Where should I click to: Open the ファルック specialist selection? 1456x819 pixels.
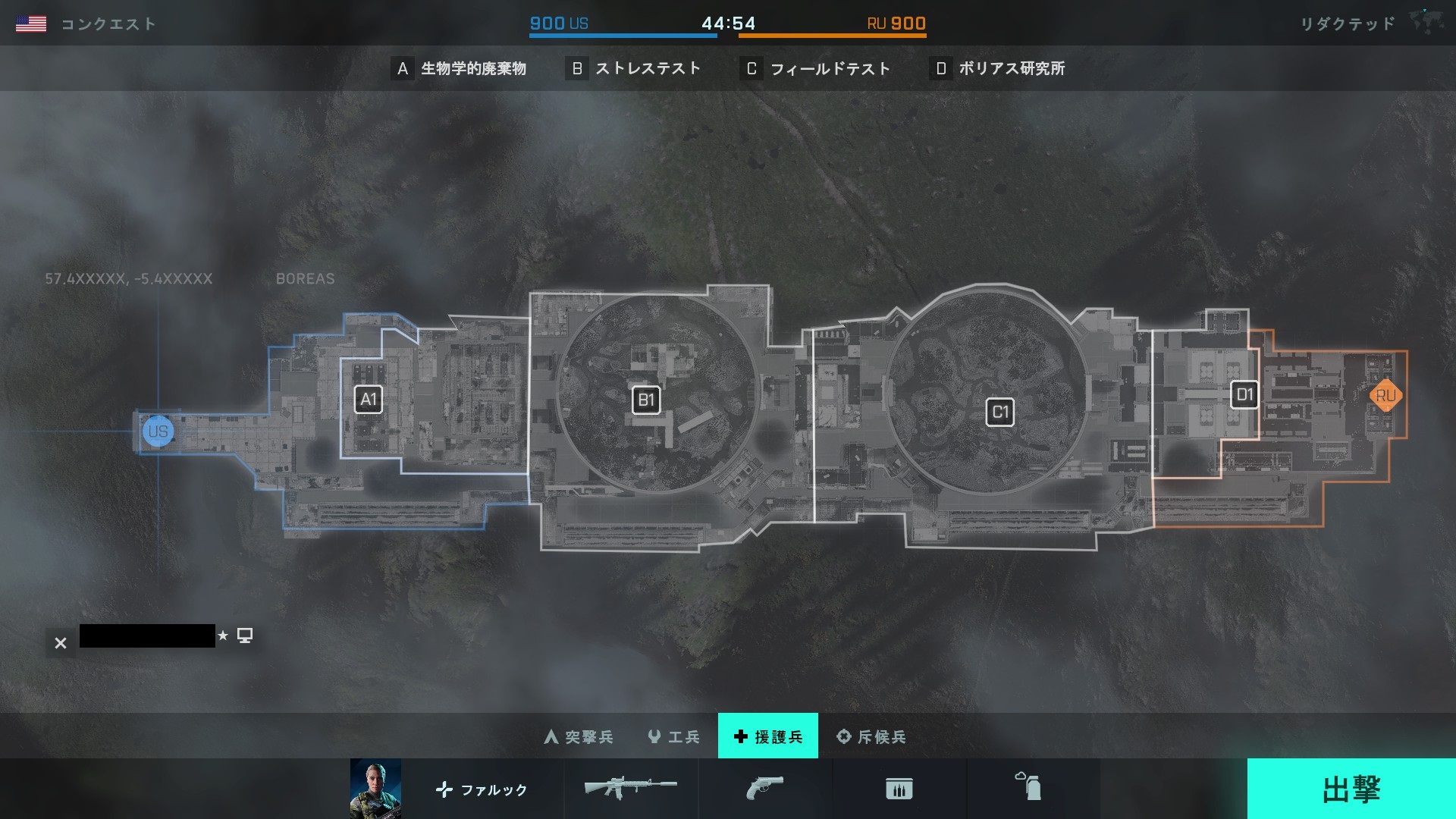coord(481,789)
